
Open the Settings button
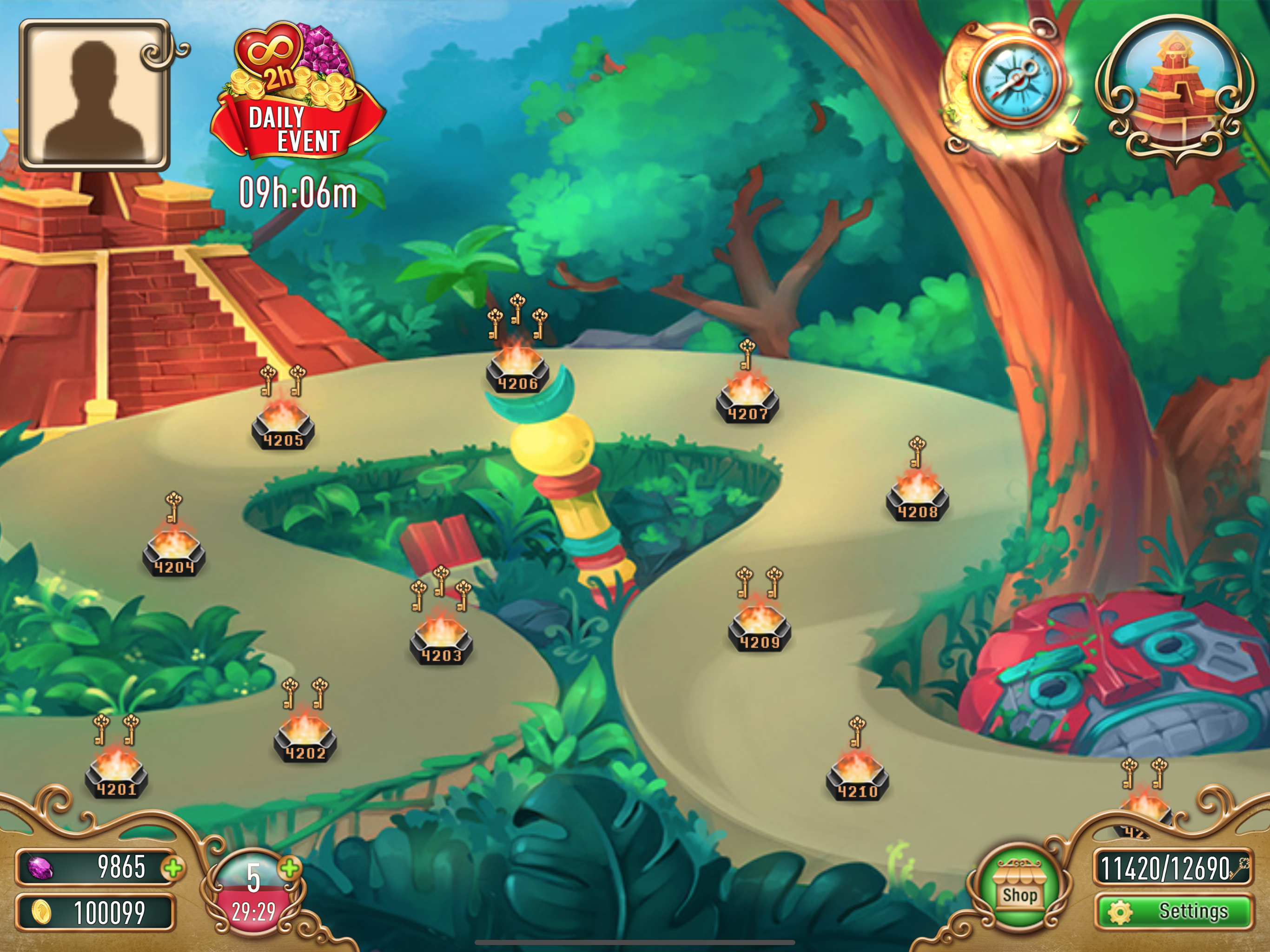point(1174,911)
